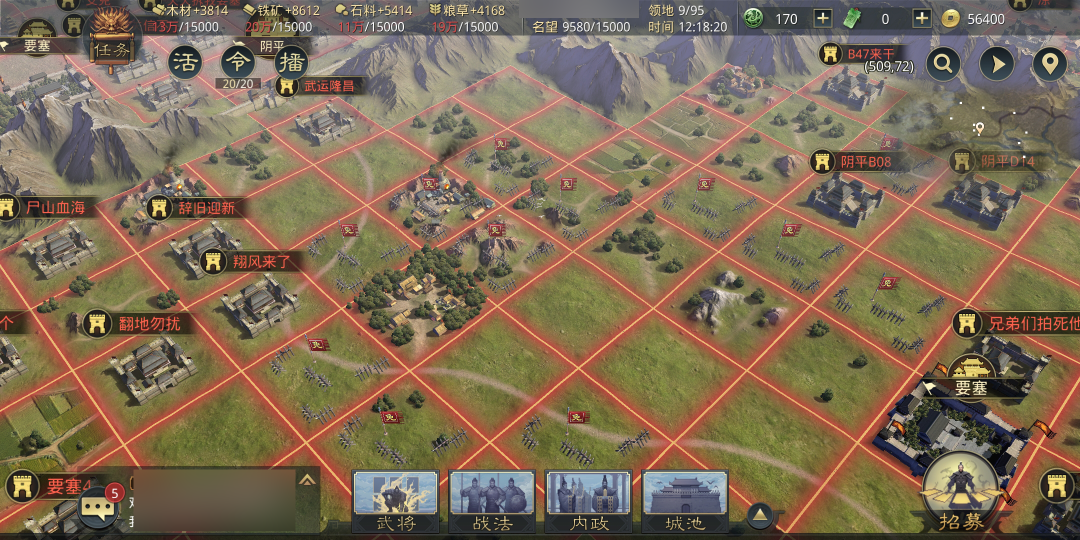Choose the 内政 internal affairs menu
The width and height of the screenshot is (1080, 540).
coord(588,500)
